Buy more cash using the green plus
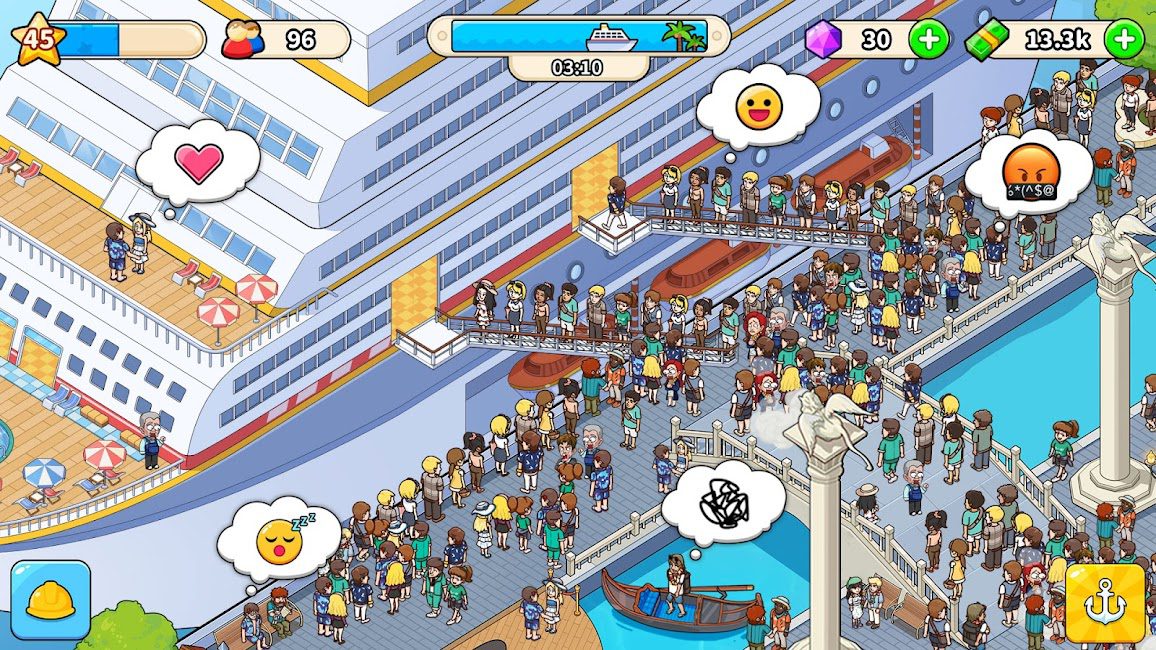This screenshot has width=1156, height=650. (1124, 40)
